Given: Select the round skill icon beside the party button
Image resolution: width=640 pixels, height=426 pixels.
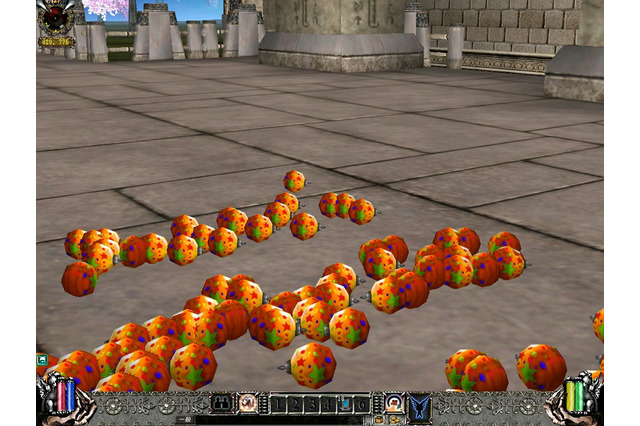Looking at the screenshot, I should [x=247, y=403].
